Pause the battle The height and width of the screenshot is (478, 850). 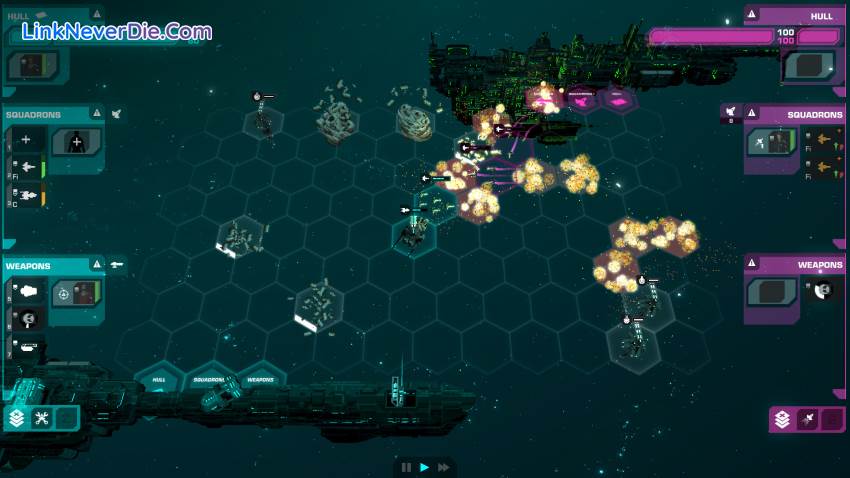click(407, 467)
